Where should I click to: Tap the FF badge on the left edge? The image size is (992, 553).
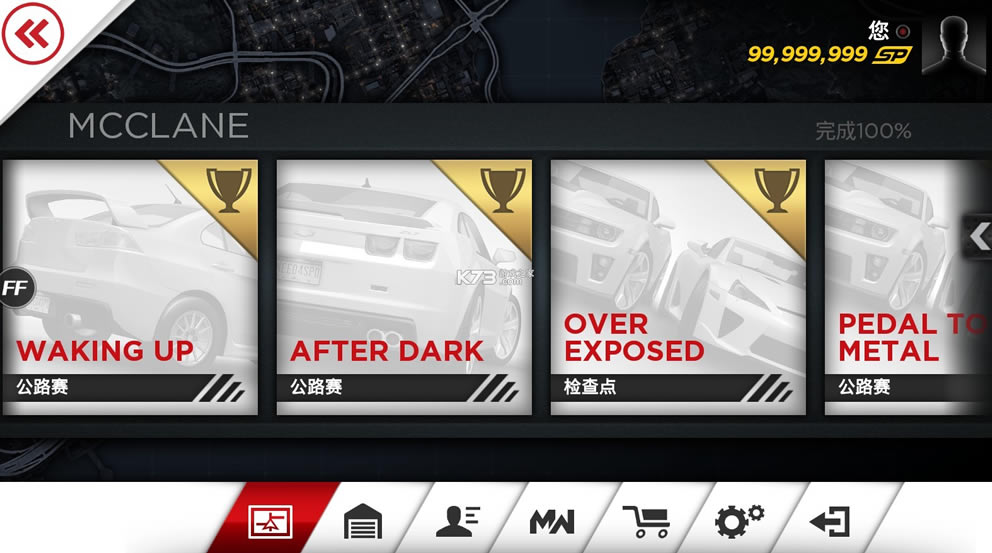[x=15, y=289]
